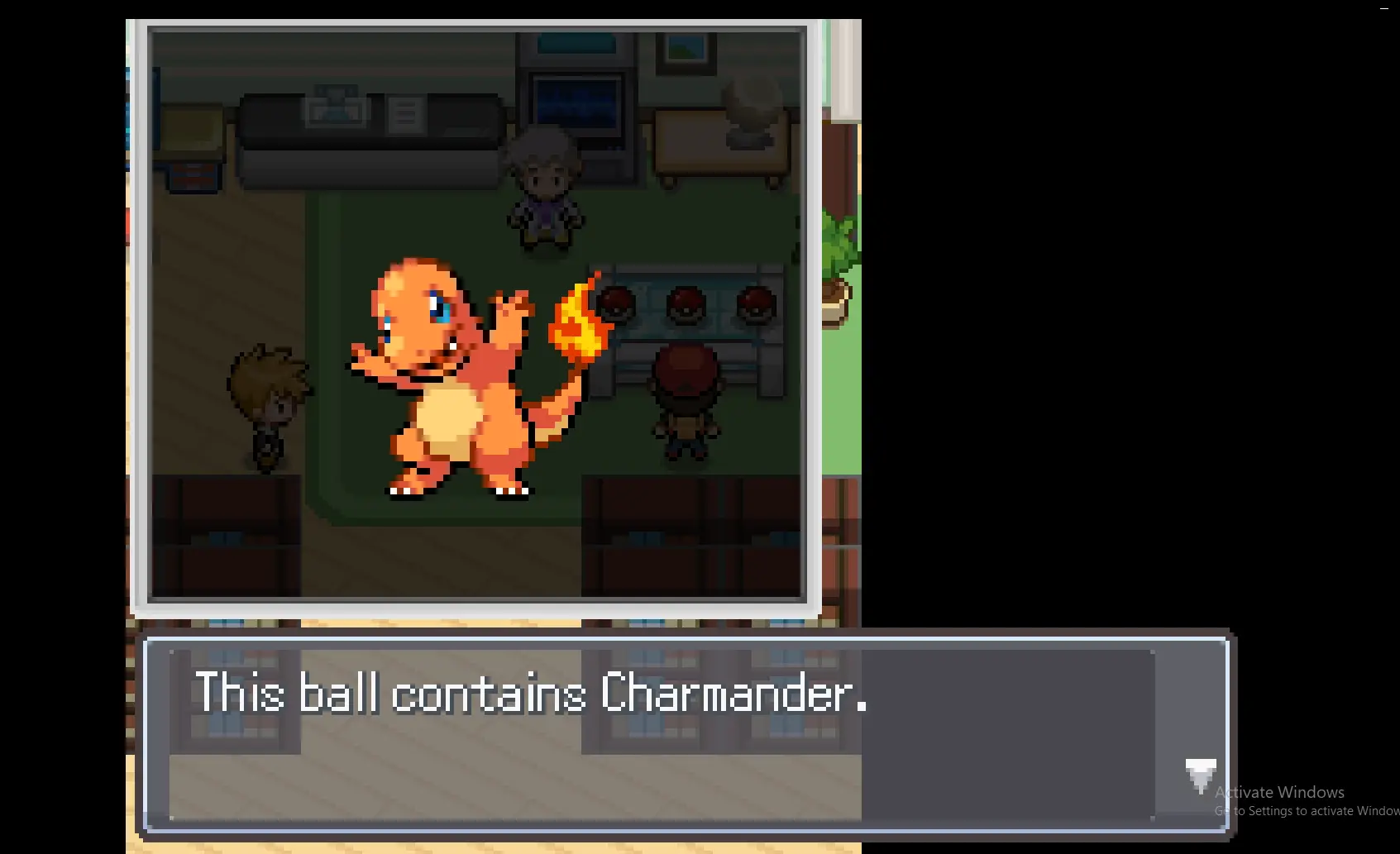1400x854 pixels.
Task: Click the dialogue box reading Charmander text
Action: click(x=533, y=694)
